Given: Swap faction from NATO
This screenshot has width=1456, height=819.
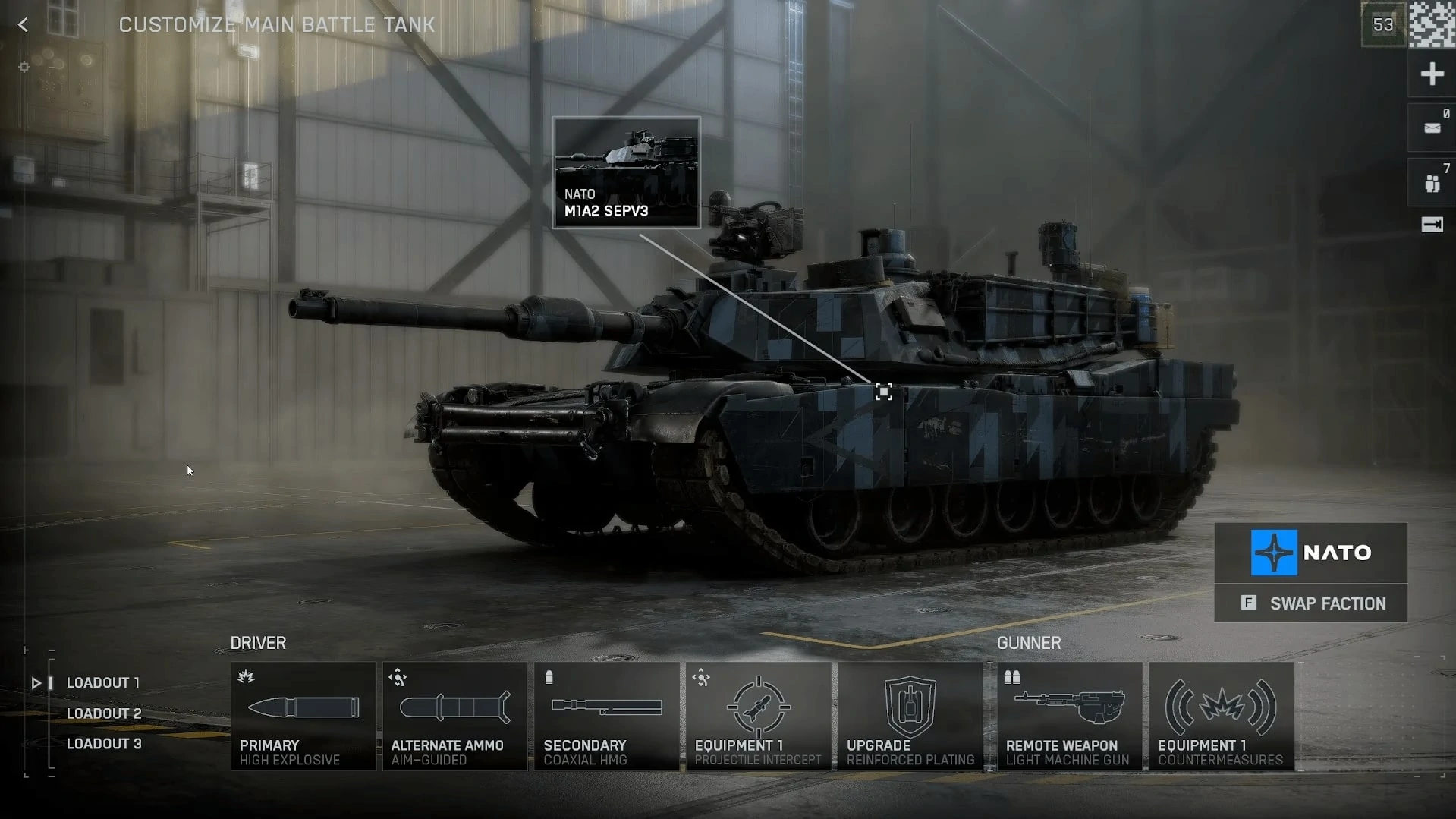Looking at the screenshot, I should coord(1311,603).
